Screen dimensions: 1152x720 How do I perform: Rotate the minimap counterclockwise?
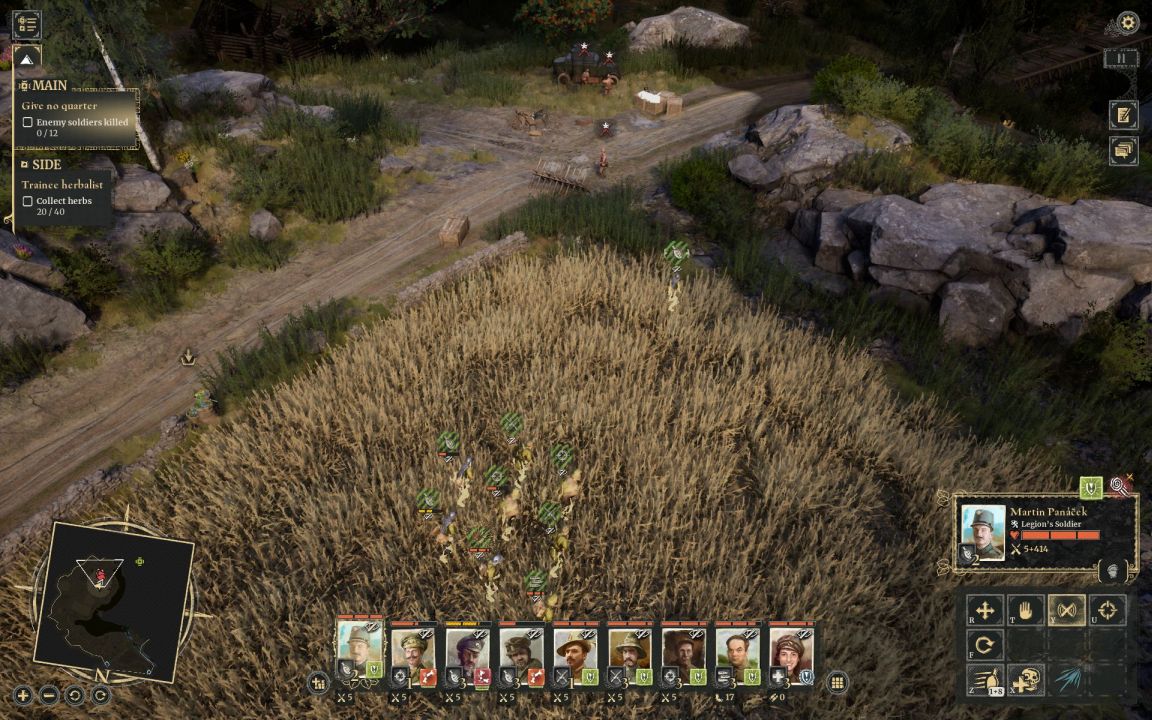coord(75,696)
